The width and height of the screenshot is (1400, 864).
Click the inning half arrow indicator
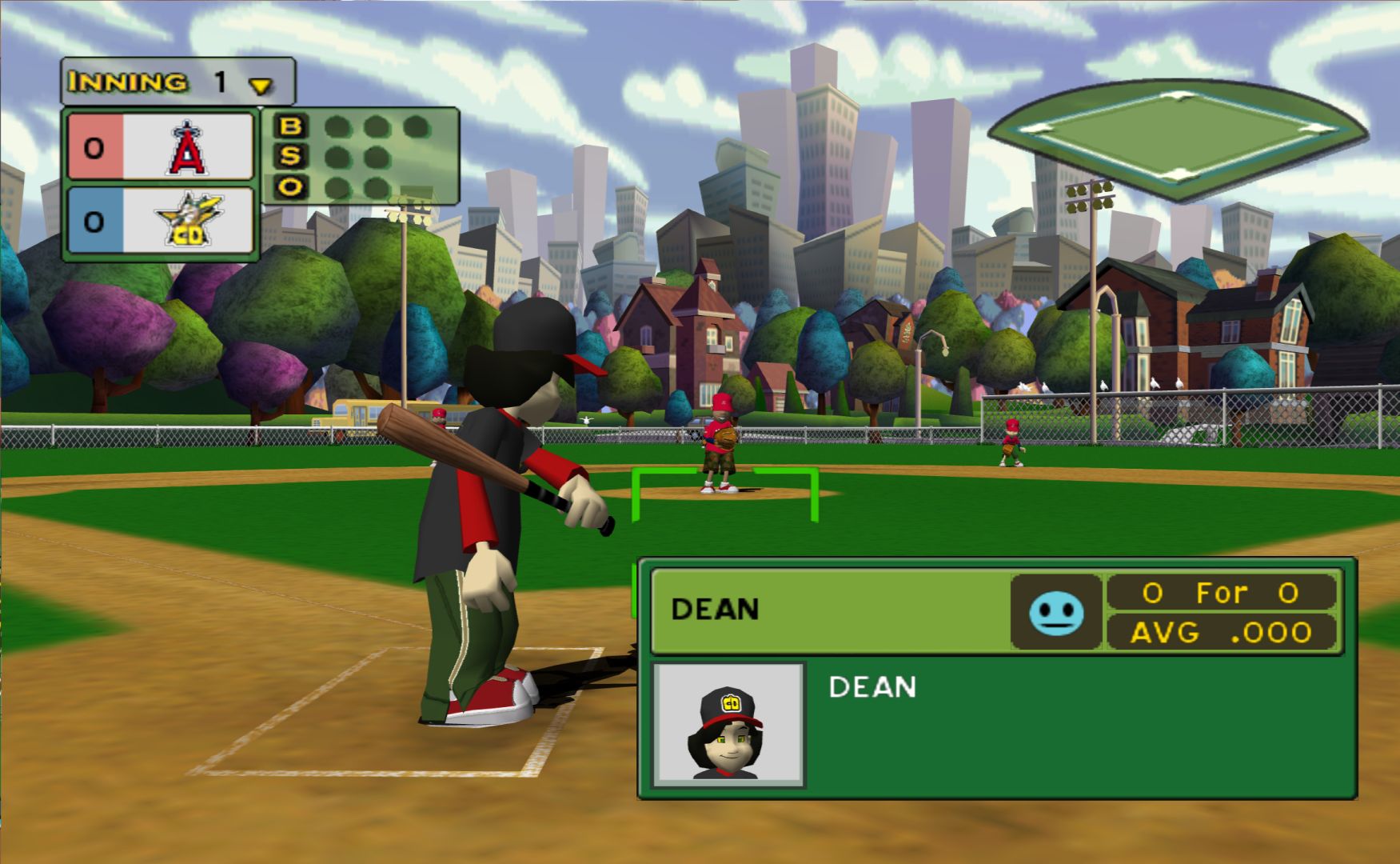click(261, 85)
